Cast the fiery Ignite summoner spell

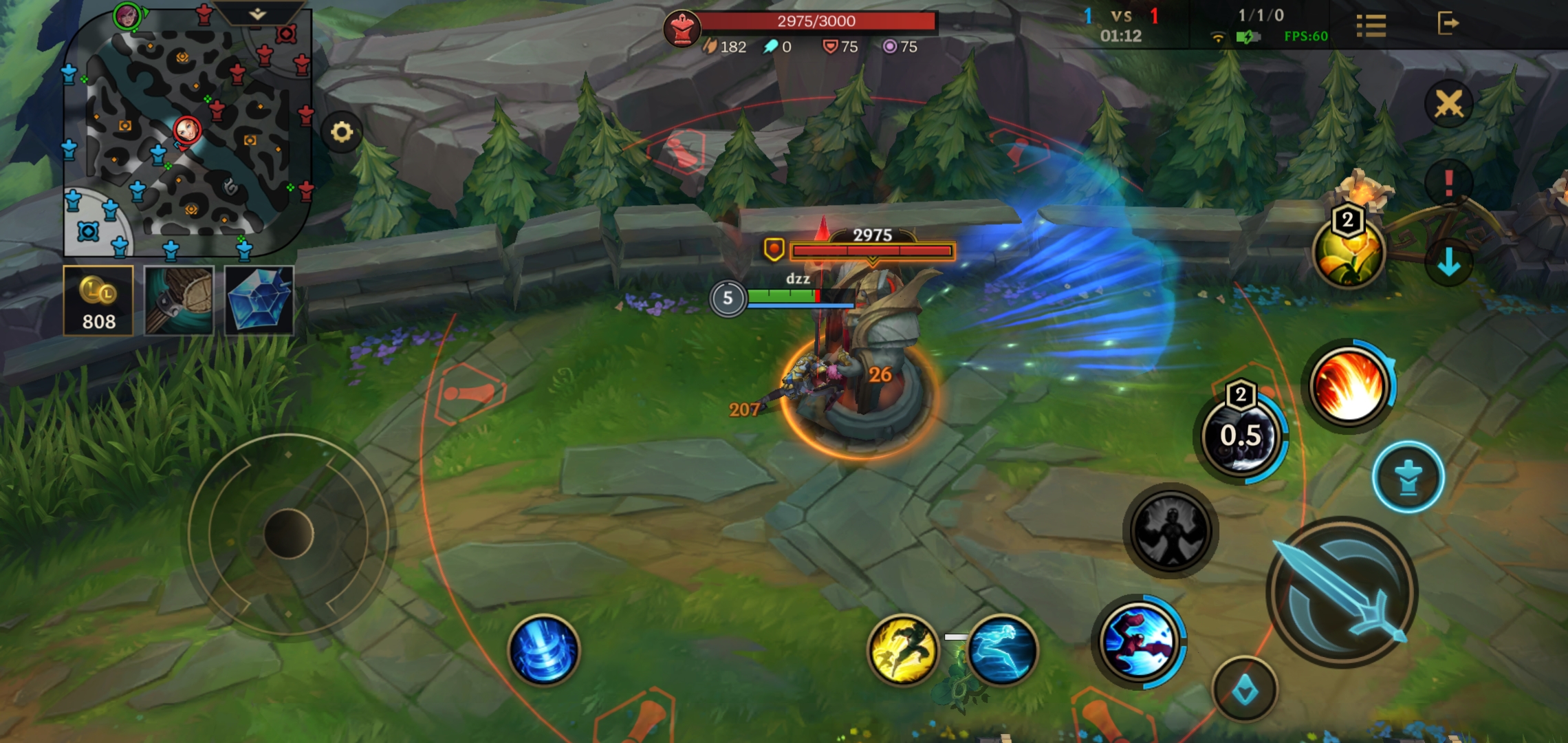pos(1349,384)
